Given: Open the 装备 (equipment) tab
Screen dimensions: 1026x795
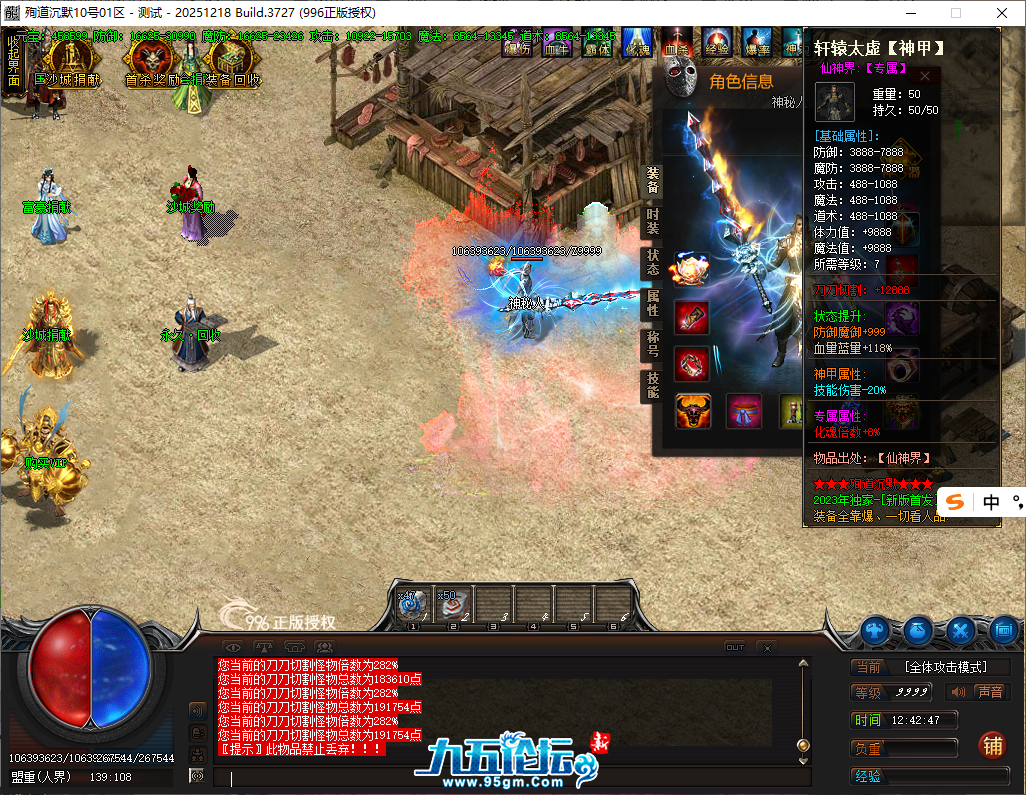Looking at the screenshot, I should [x=652, y=180].
